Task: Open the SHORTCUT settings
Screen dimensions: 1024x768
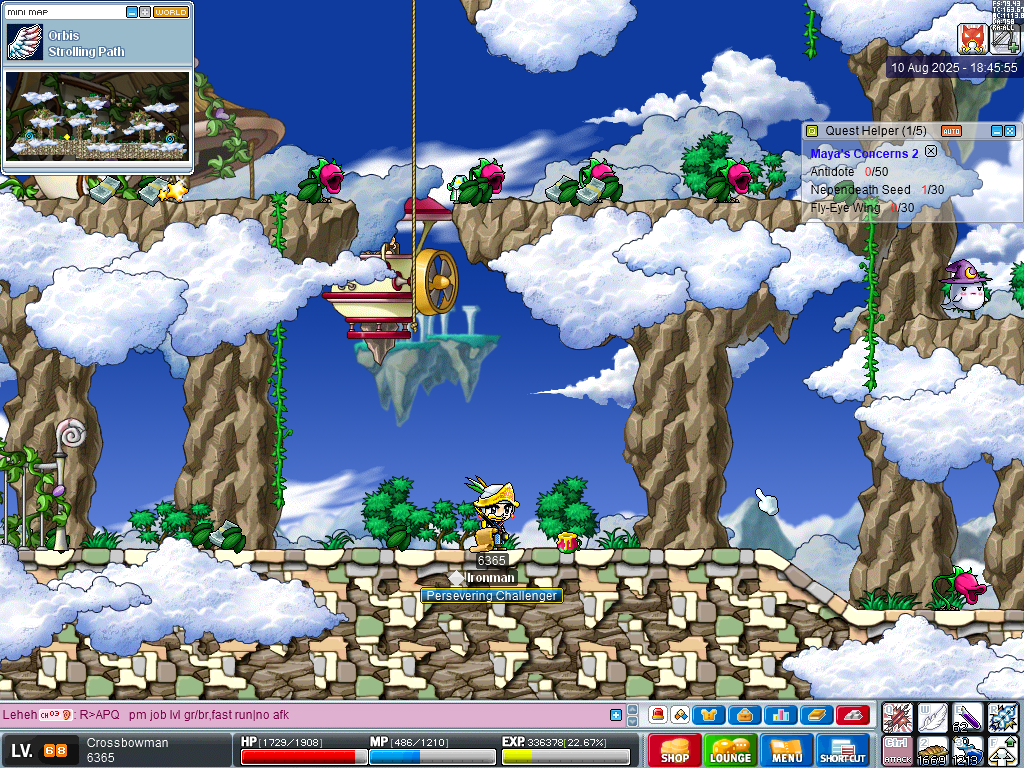Action: [842, 750]
